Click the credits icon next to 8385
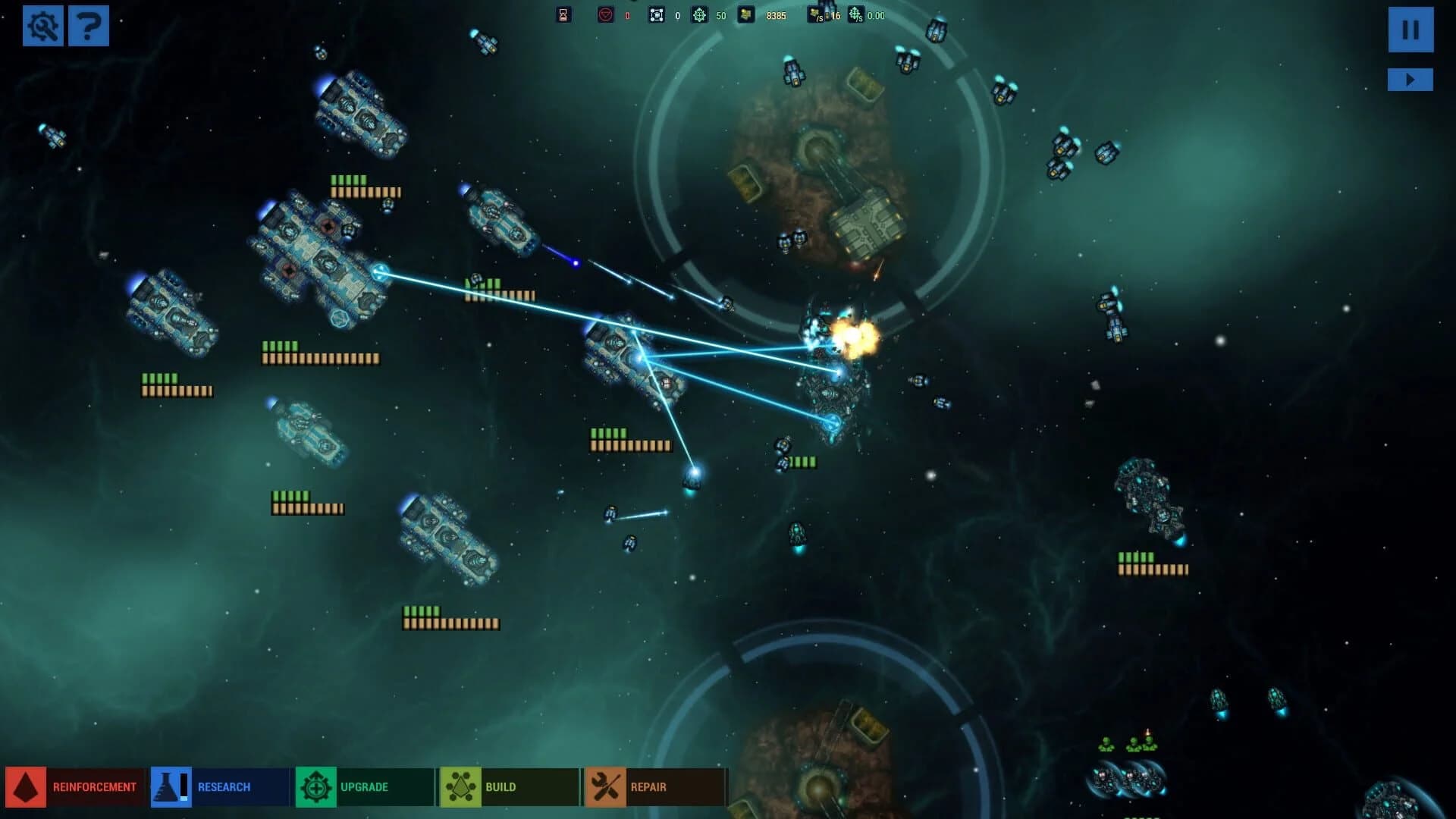The image size is (1456, 819). tap(747, 14)
